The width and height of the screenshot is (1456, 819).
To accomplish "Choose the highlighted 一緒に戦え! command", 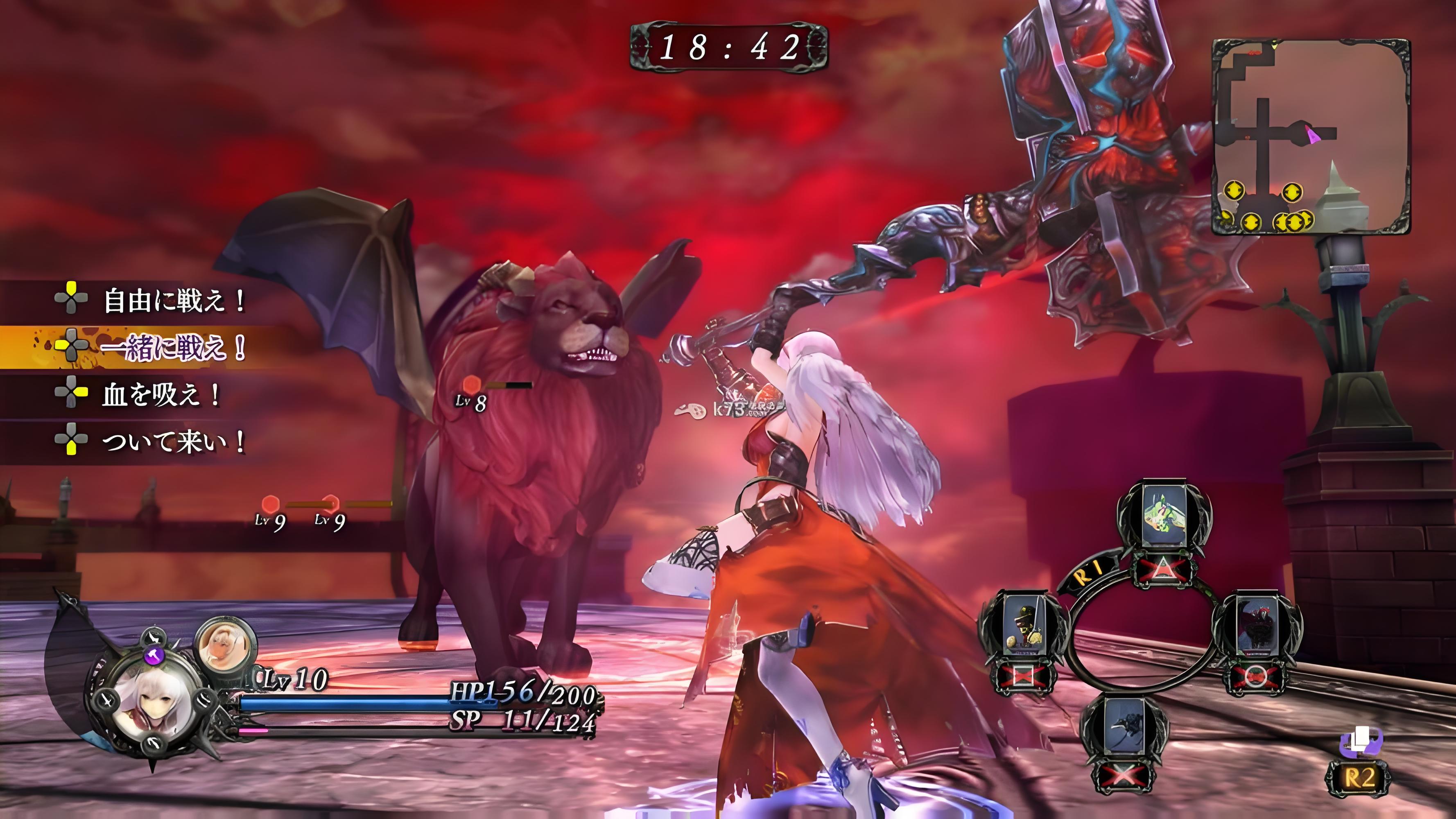I will 173,347.
